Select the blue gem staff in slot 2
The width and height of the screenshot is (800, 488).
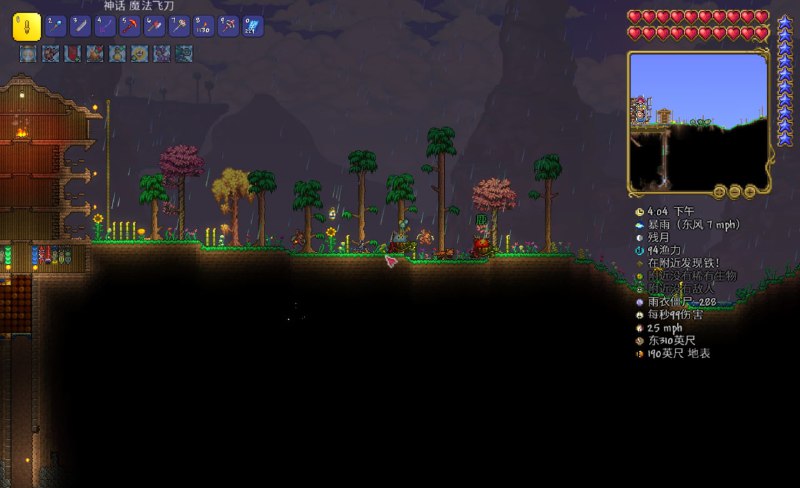click(x=56, y=26)
